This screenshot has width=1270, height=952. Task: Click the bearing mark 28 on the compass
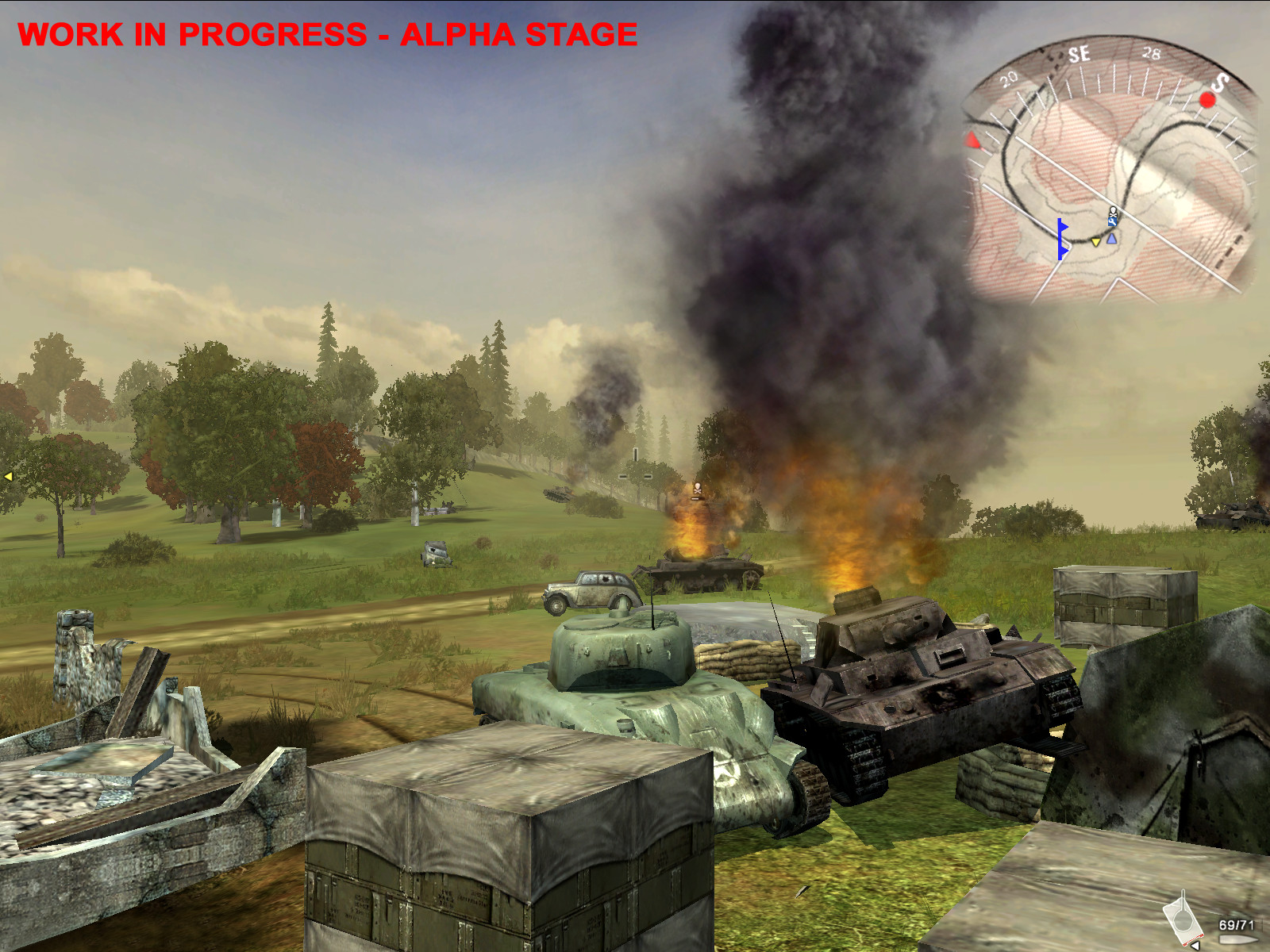(x=1151, y=53)
